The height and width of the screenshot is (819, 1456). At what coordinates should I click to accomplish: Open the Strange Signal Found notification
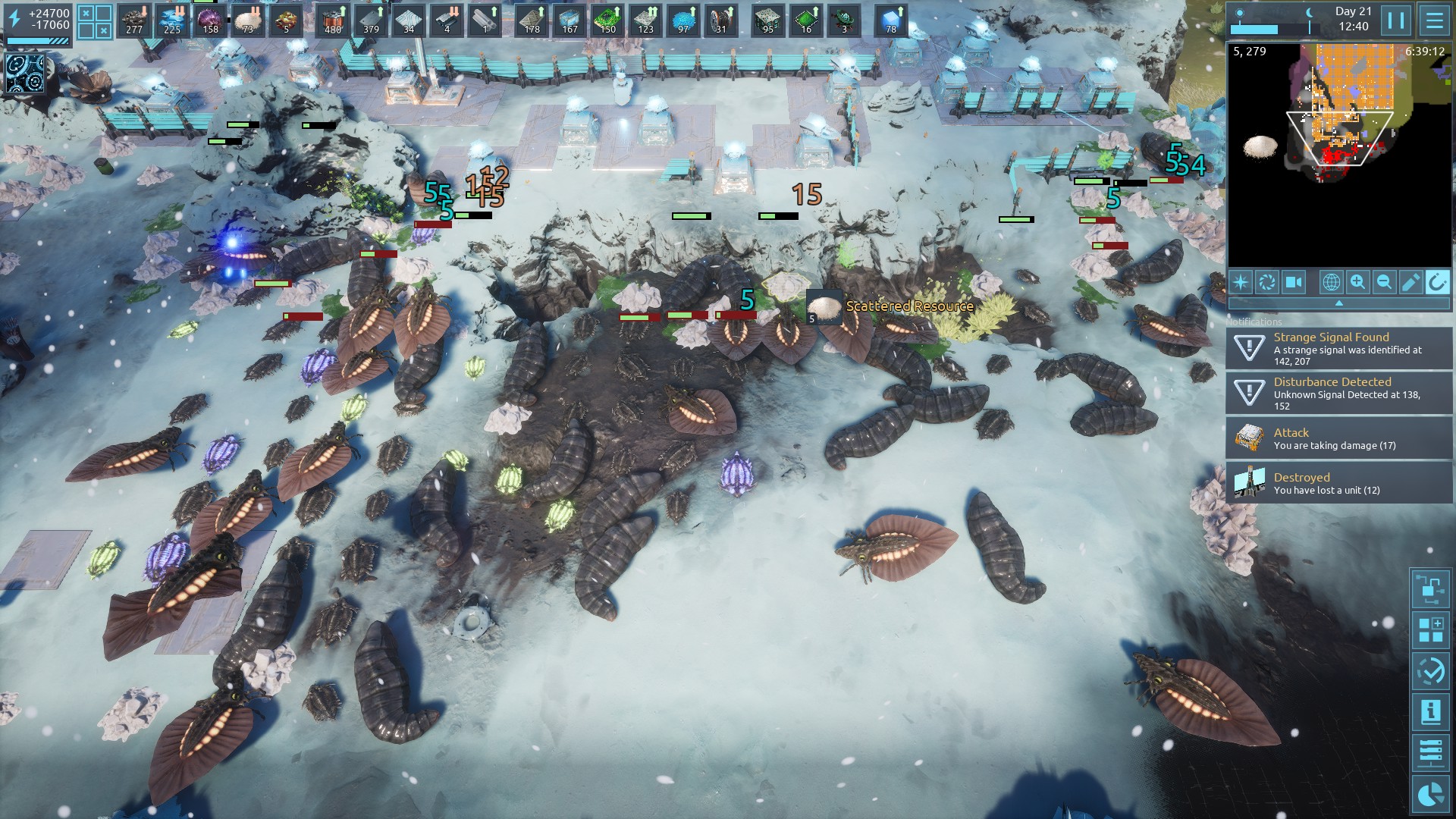coord(1339,349)
